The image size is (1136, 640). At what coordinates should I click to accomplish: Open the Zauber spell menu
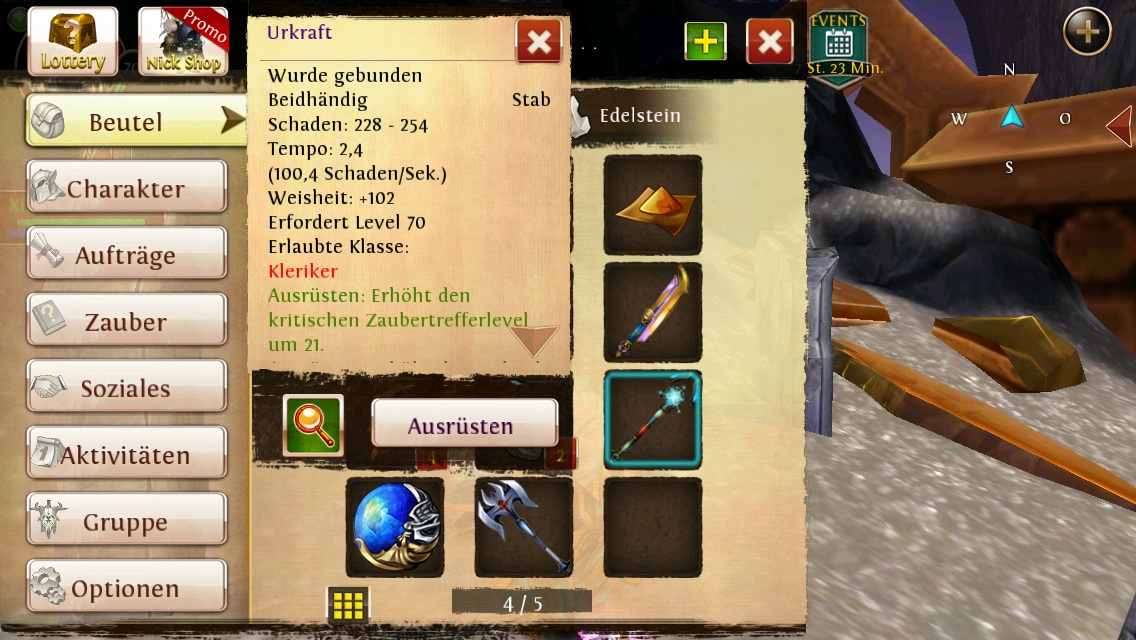126,322
